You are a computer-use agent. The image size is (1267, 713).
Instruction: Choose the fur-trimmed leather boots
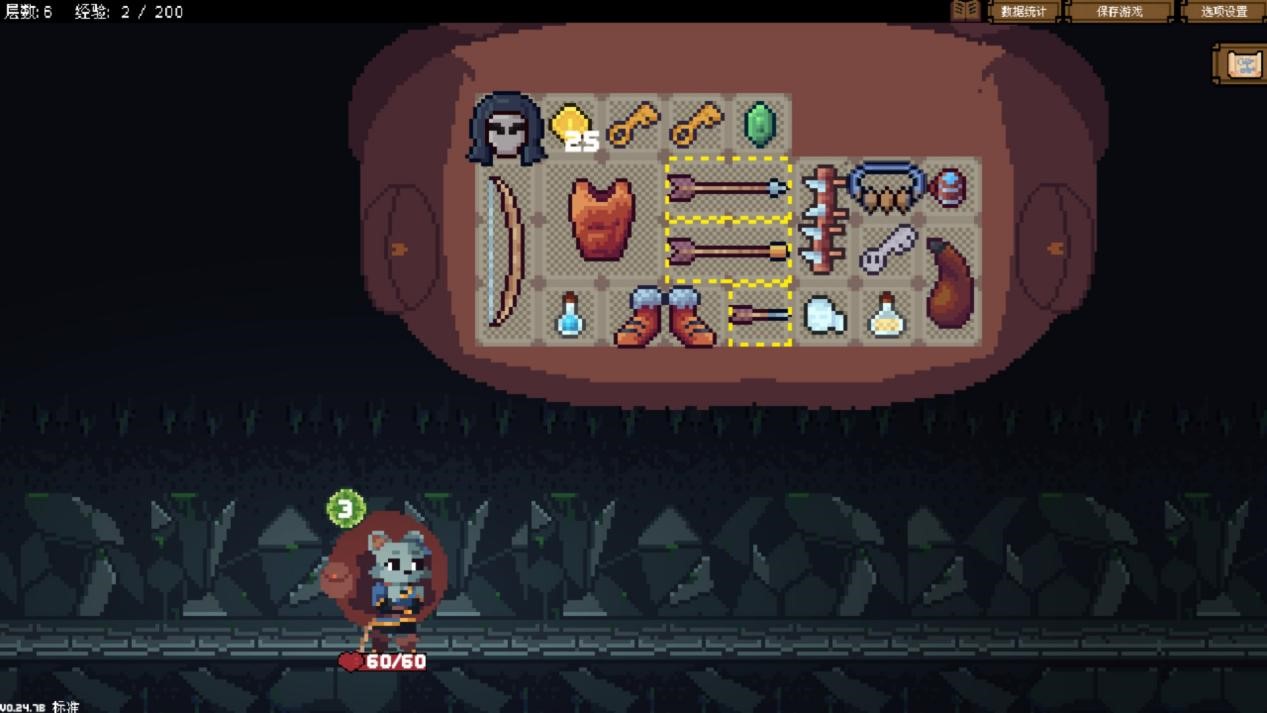coord(665,316)
